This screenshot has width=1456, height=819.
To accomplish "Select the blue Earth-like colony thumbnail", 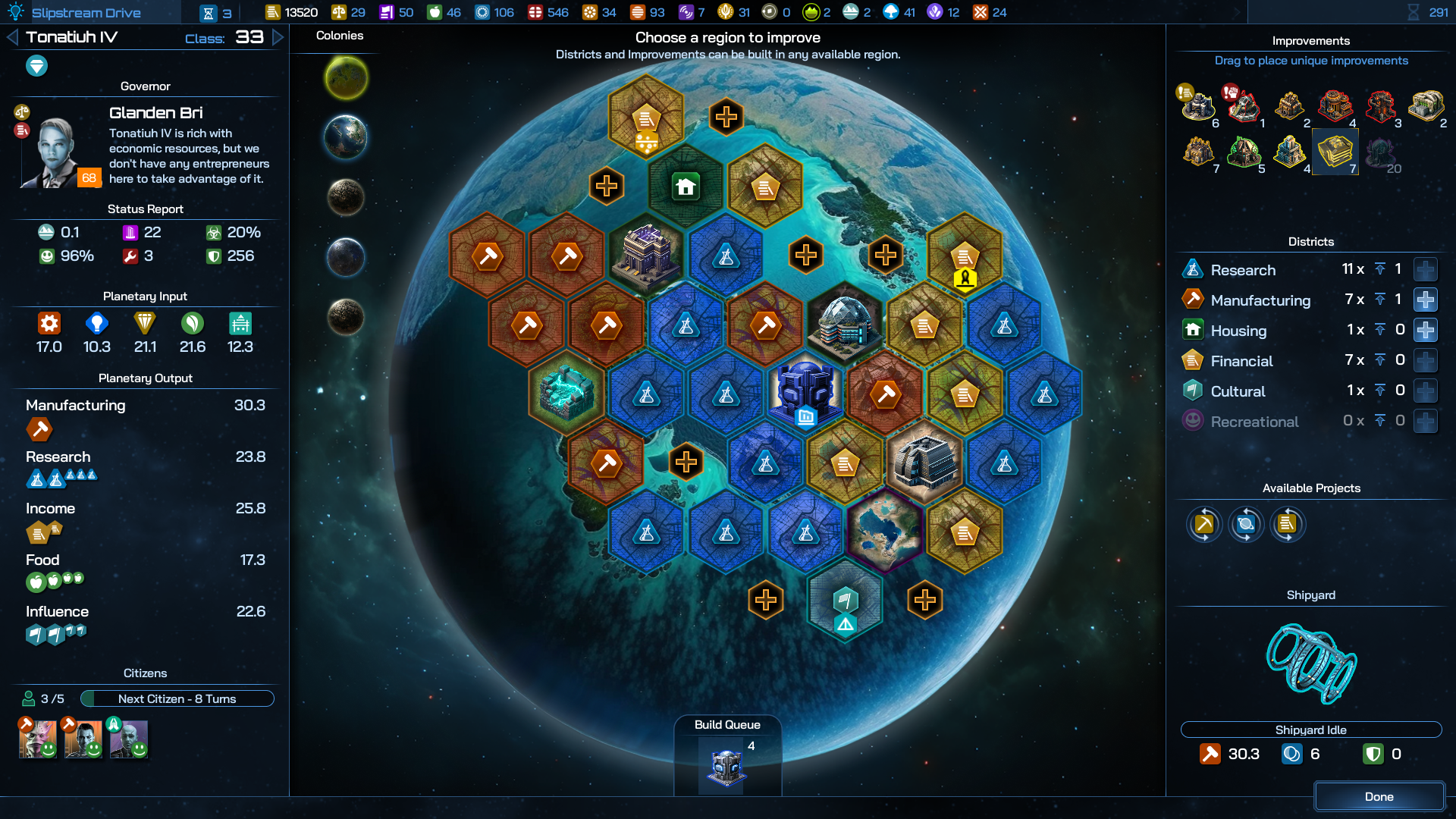I will (x=346, y=137).
